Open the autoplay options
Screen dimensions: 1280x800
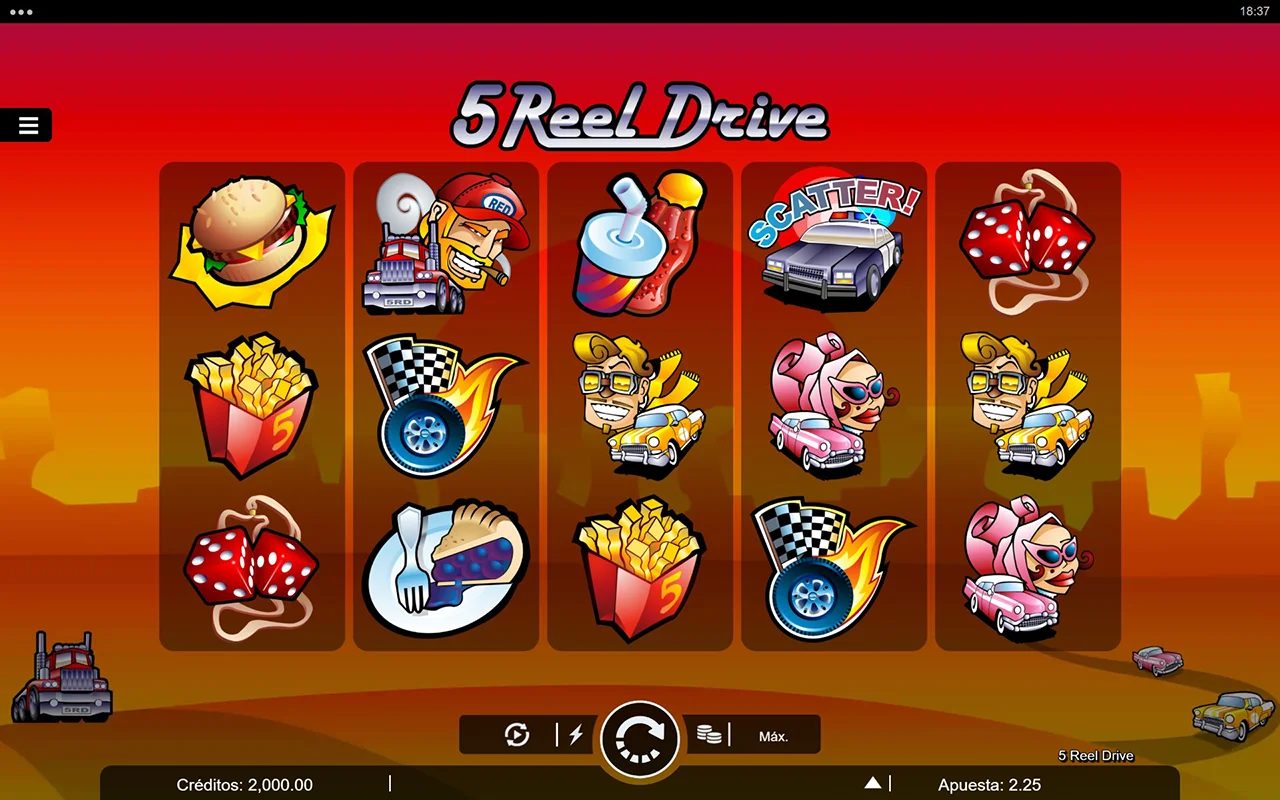point(516,736)
